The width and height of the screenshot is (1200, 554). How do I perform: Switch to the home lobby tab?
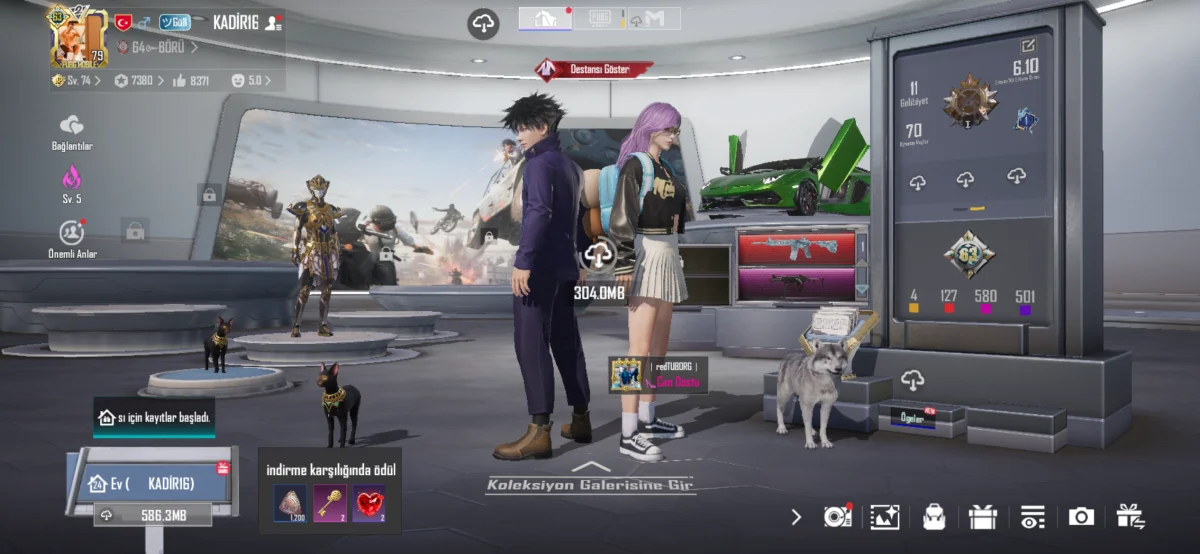545,18
